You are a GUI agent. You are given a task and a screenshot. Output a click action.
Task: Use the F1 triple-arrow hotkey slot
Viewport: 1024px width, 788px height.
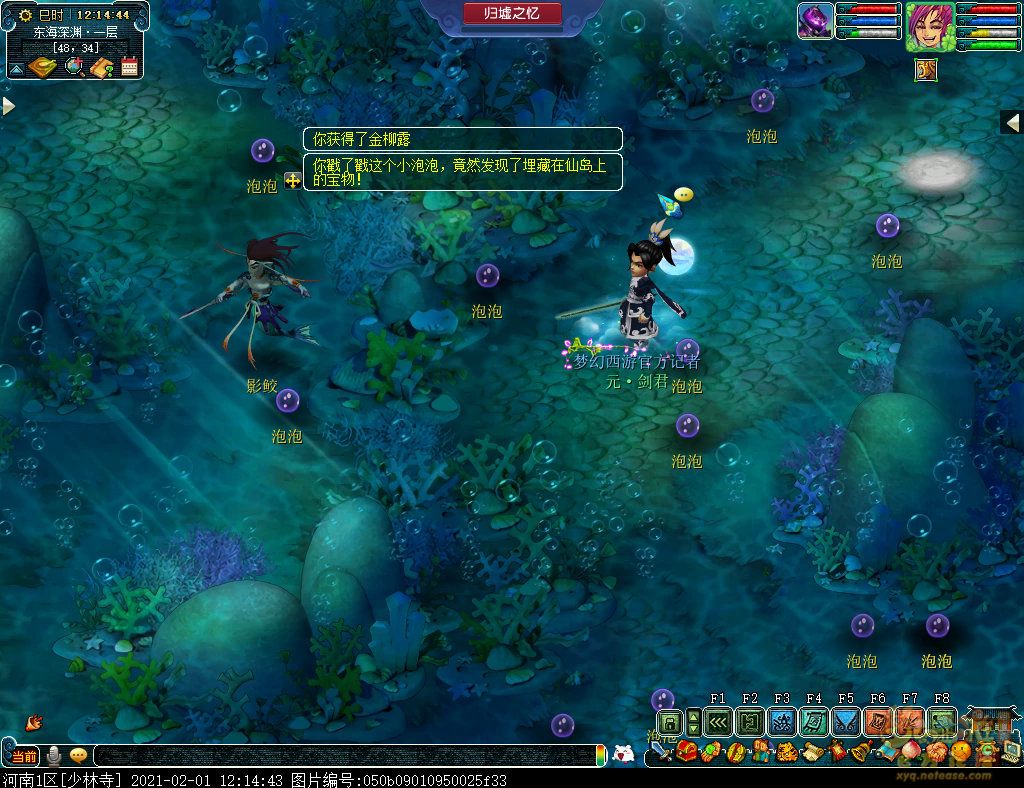point(718,722)
